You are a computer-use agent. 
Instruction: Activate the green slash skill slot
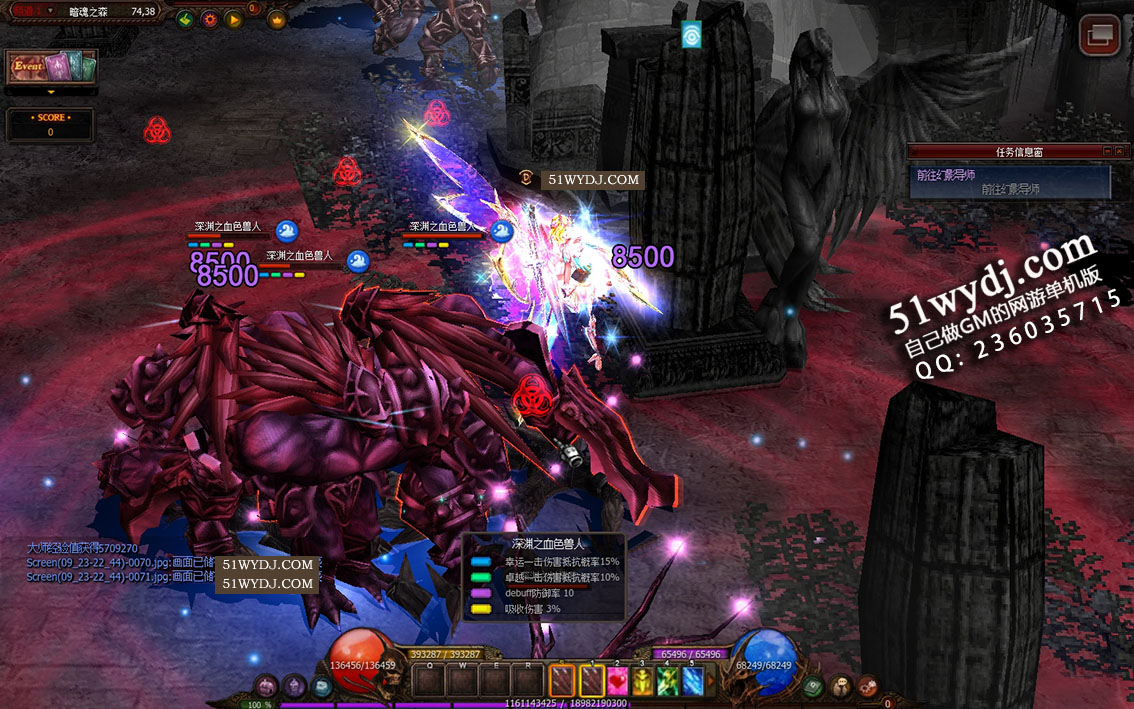667,681
